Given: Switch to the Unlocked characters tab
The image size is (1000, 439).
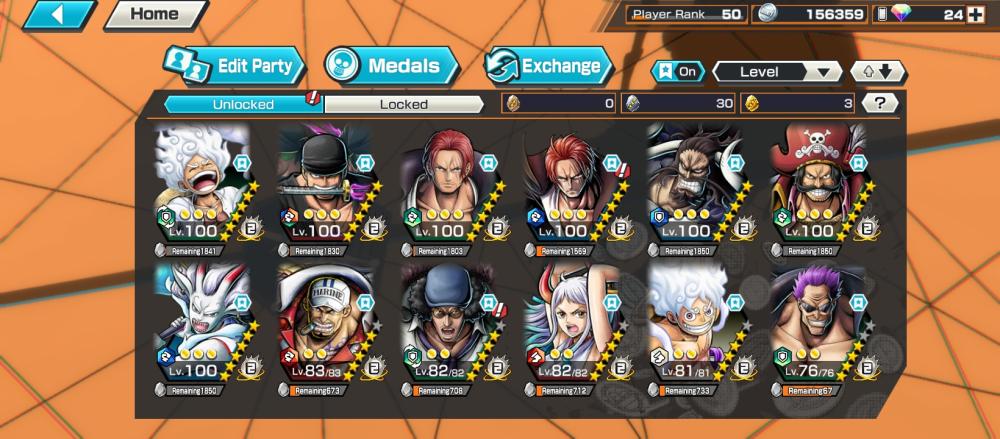Looking at the screenshot, I should [x=241, y=104].
